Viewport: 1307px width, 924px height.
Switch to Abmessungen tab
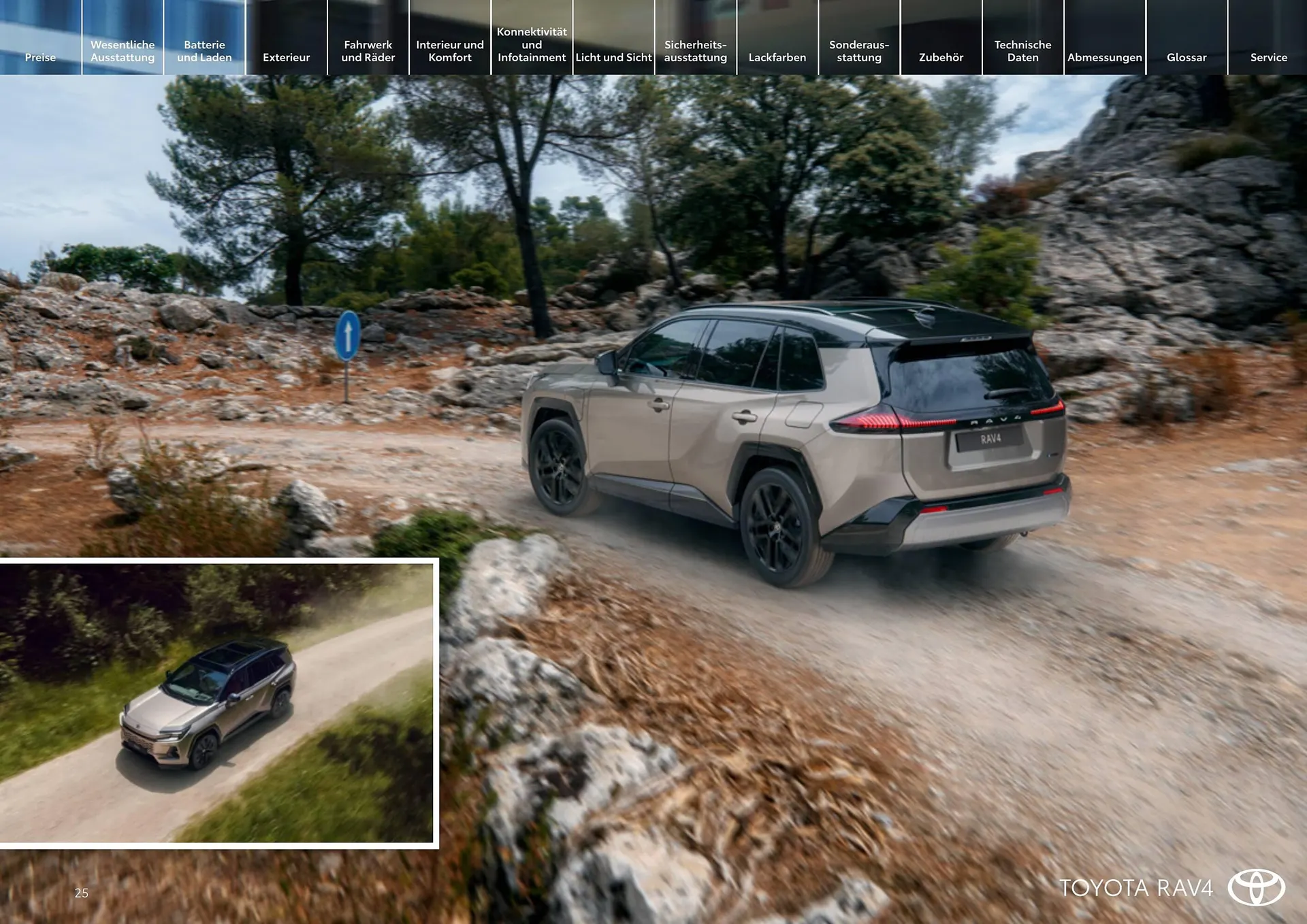[x=1104, y=57]
